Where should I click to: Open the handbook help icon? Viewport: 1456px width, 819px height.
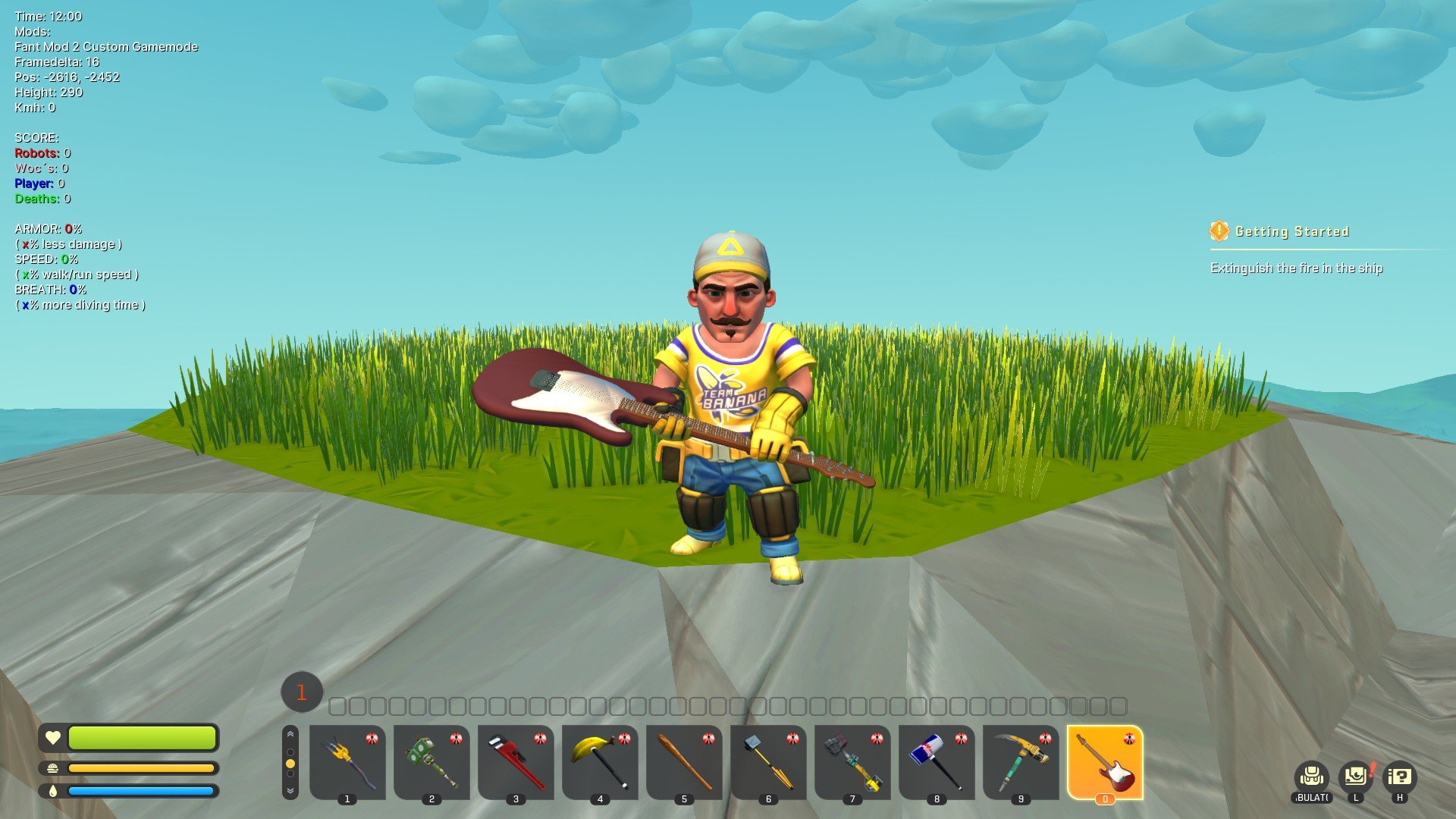(1400, 777)
